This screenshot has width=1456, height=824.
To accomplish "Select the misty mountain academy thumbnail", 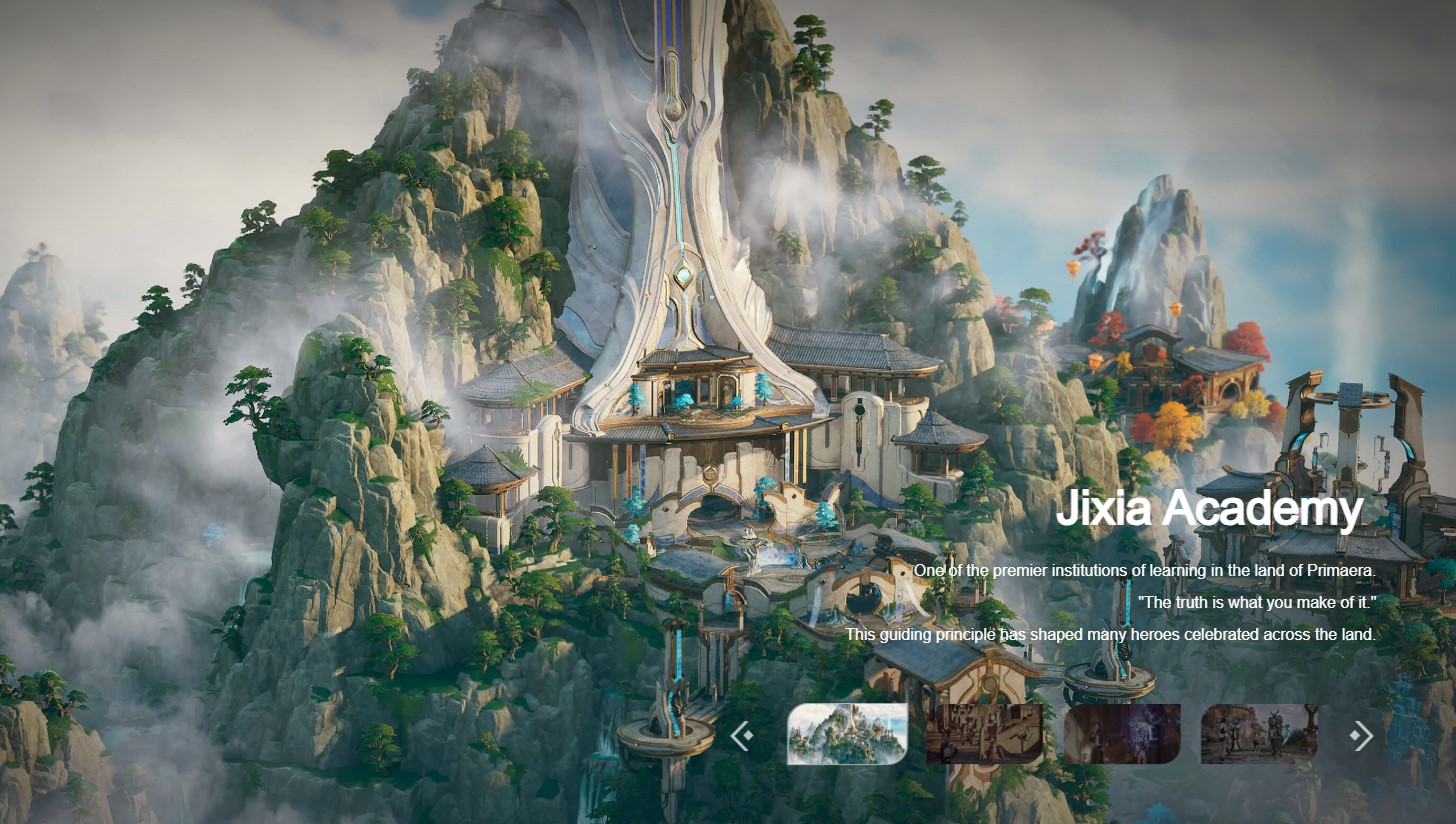I will point(847,734).
